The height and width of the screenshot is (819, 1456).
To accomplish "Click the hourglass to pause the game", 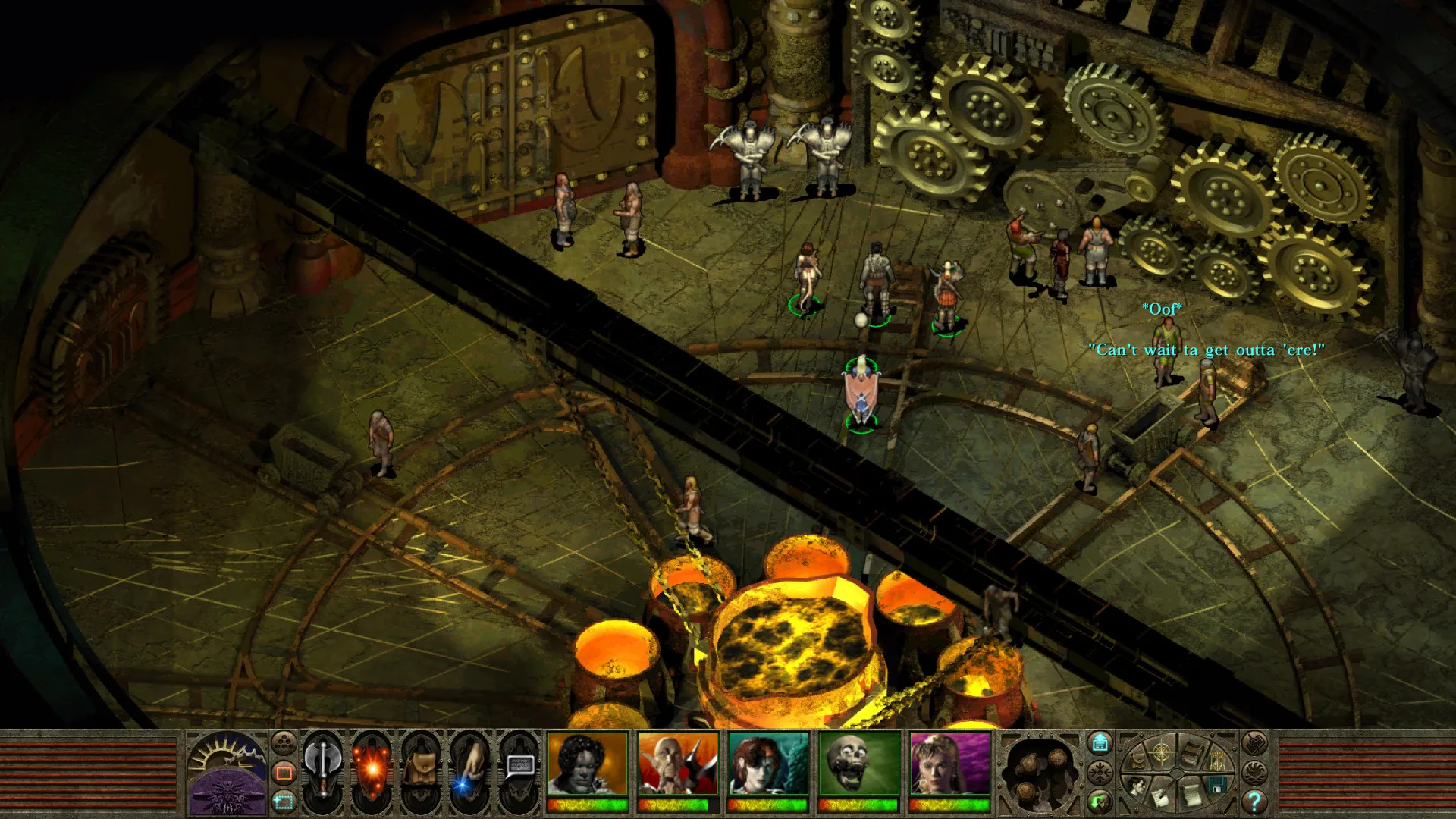I will [1218, 760].
